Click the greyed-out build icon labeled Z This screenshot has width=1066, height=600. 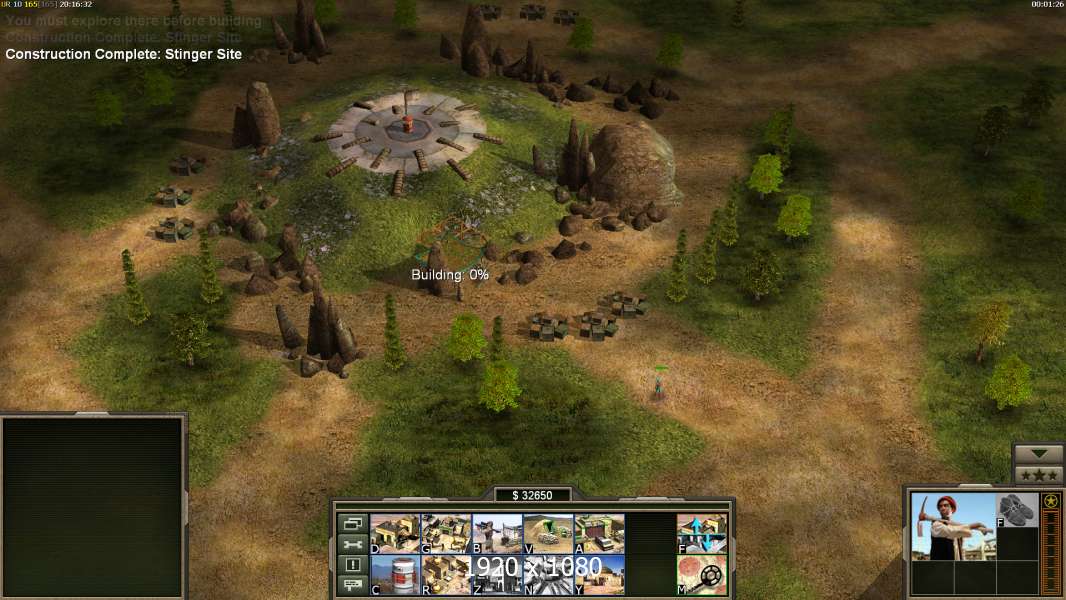tap(497, 575)
